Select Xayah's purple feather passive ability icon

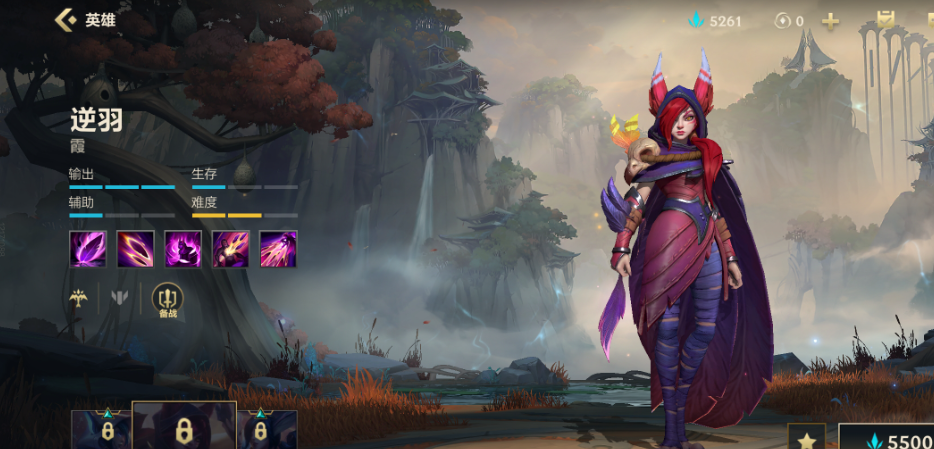(x=87, y=248)
